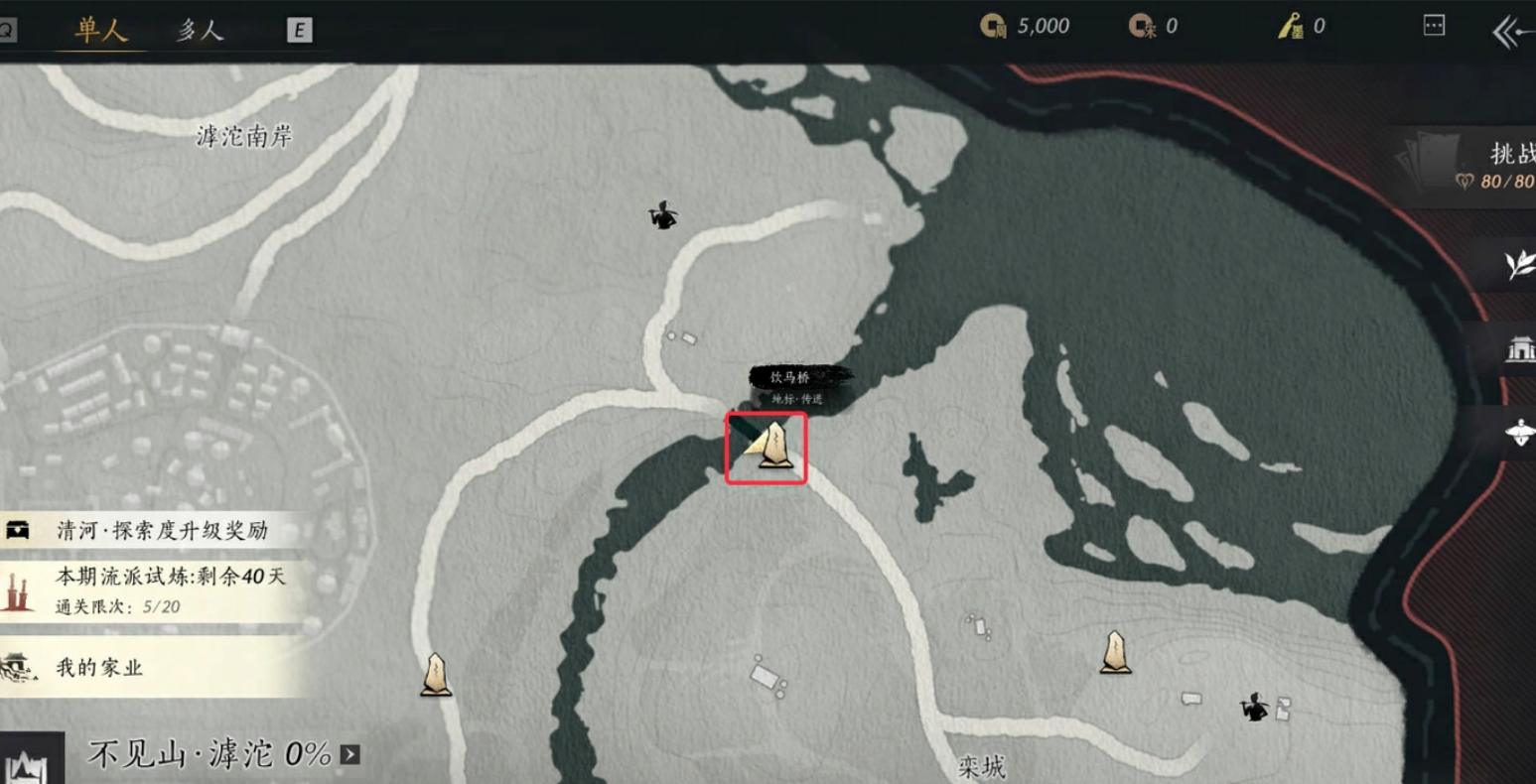This screenshot has width=1536, height=784.
Task: Switch to the 多人 tab
Action: coord(200,30)
